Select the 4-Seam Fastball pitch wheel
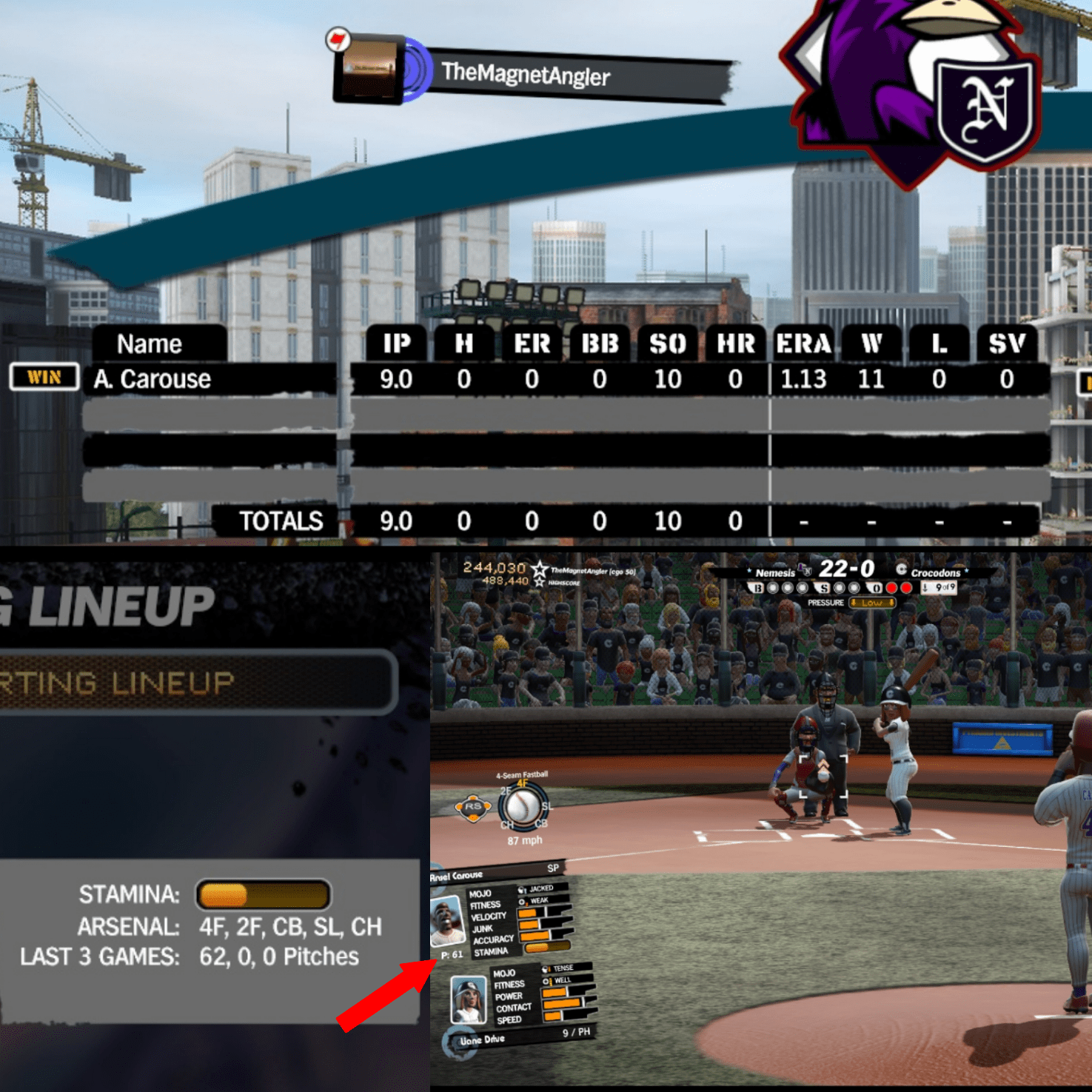Image resolution: width=1092 pixels, height=1092 pixels. pyautogui.click(x=523, y=808)
